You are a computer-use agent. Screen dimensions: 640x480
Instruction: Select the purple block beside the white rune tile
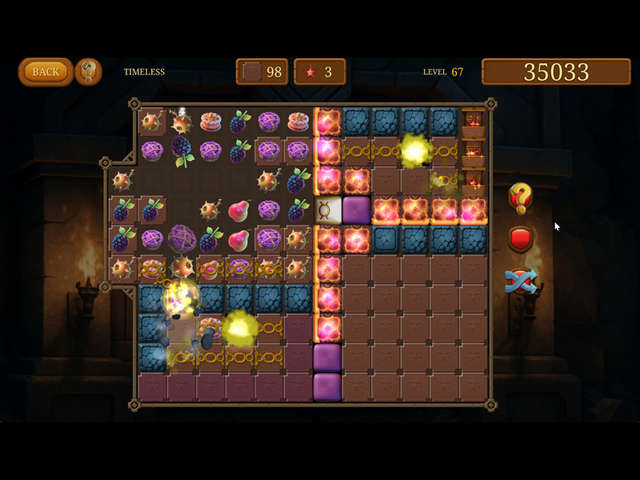click(357, 210)
